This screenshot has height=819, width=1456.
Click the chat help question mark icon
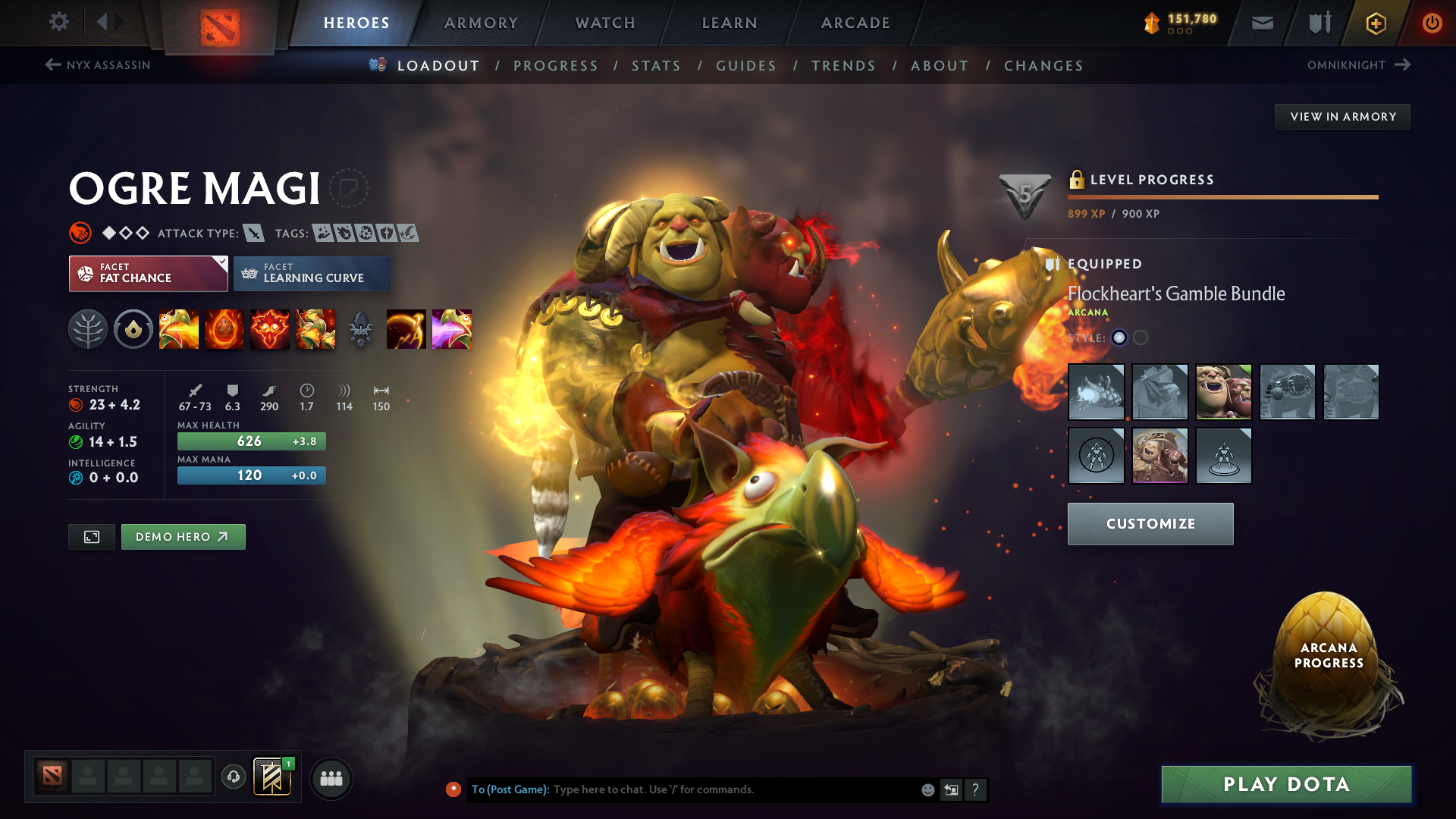pyautogui.click(x=976, y=789)
